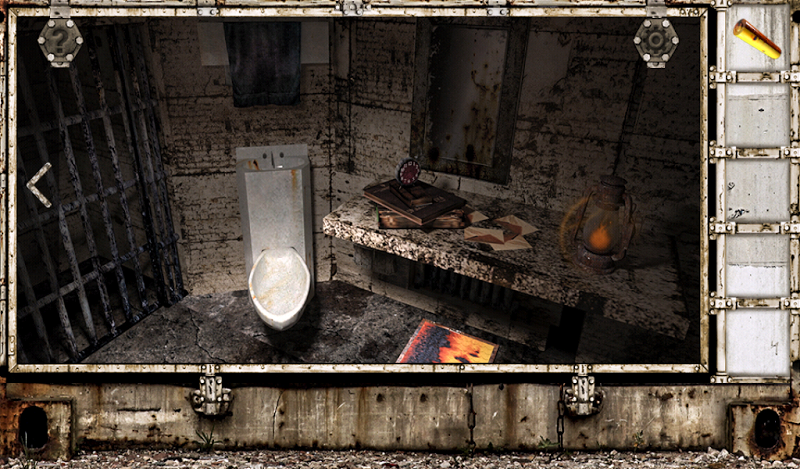
Task: Select the yellow item in the inventory
Action: (x=757, y=39)
